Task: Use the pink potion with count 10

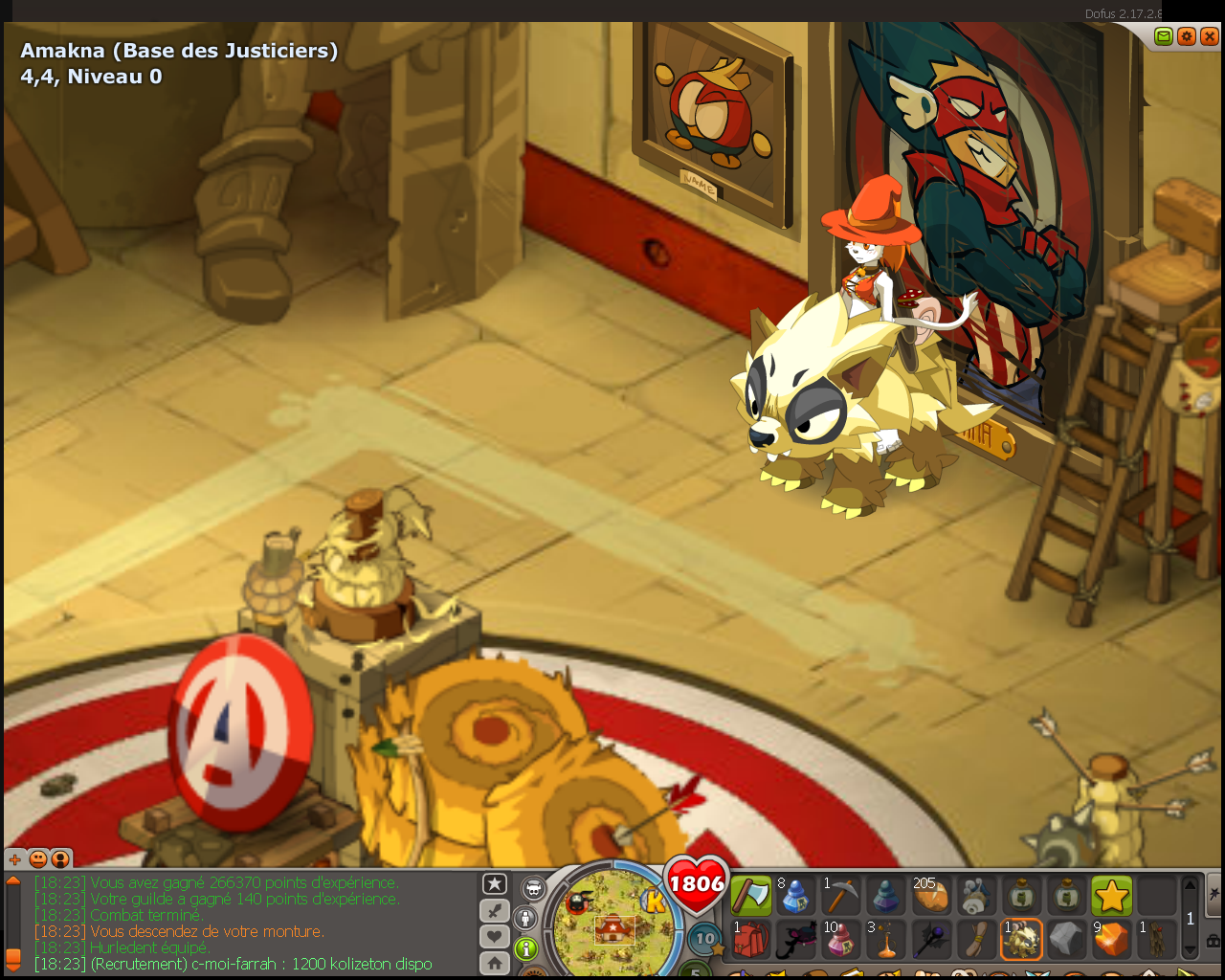Action: (x=841, y=940)
